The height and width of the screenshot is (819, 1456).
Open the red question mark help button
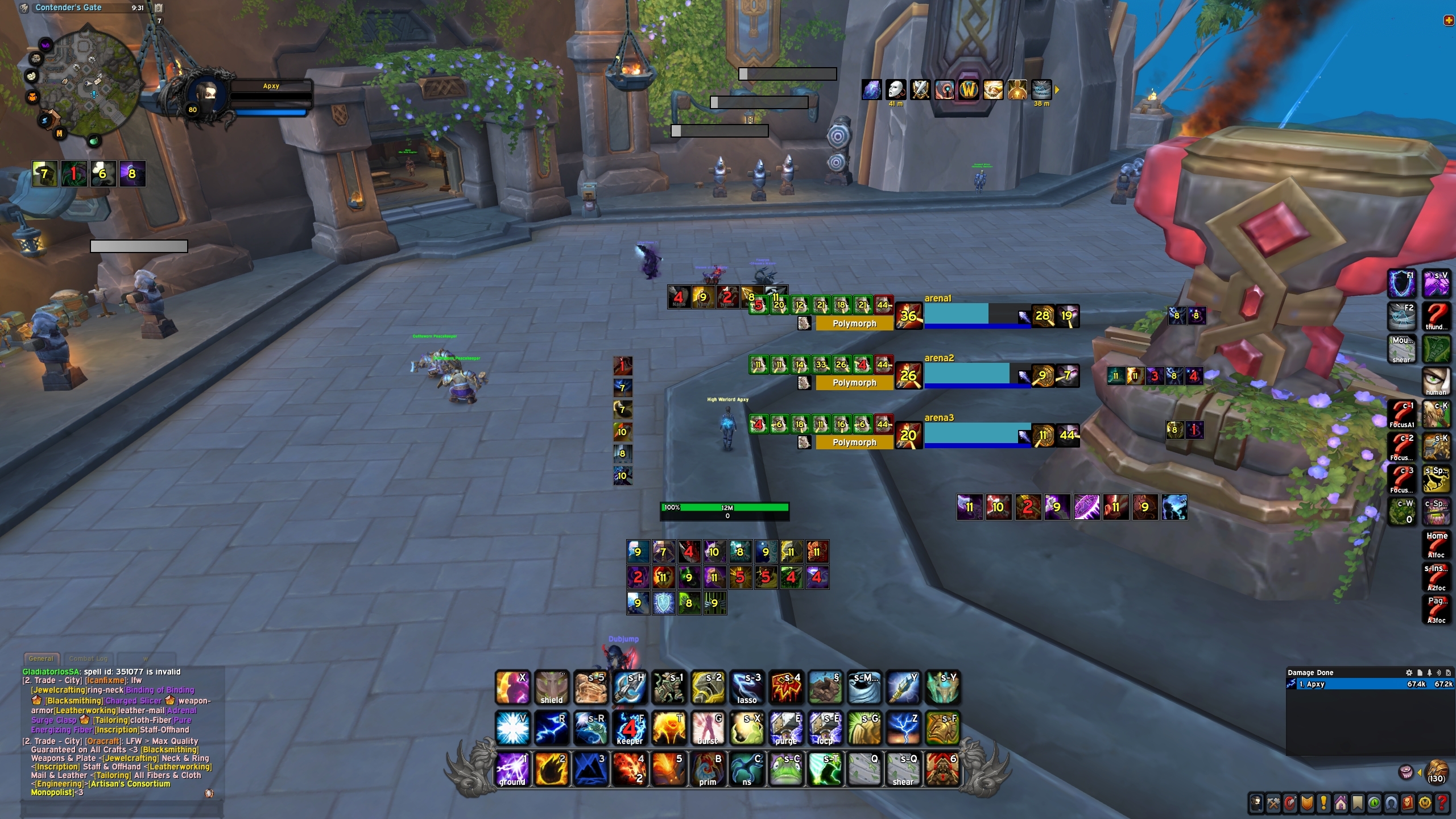point(1442,803)
